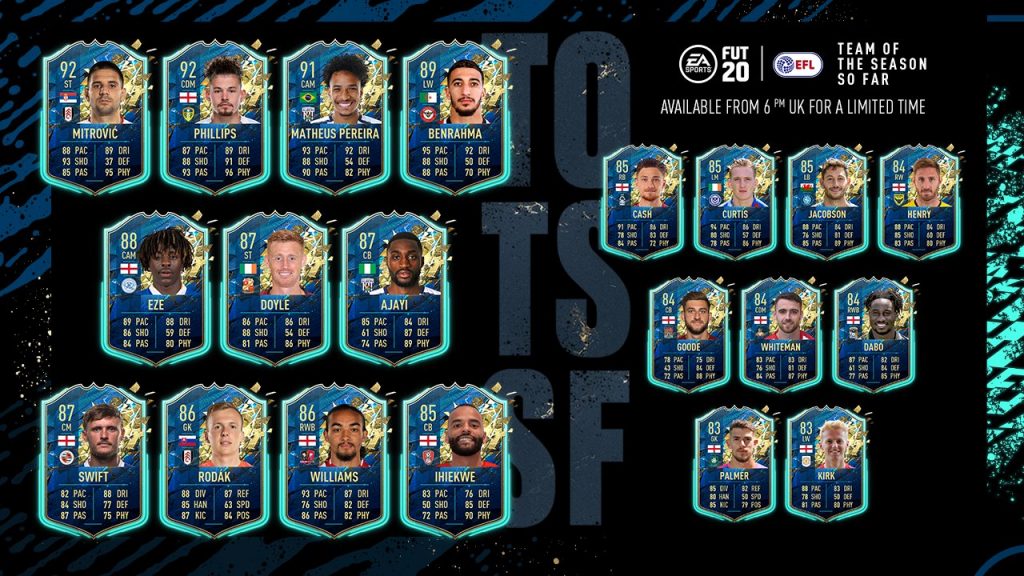This screenshot has width=1024, height=576.
Task: Open the Rodák goalkeeper card
Action: (x=215, y=460)
